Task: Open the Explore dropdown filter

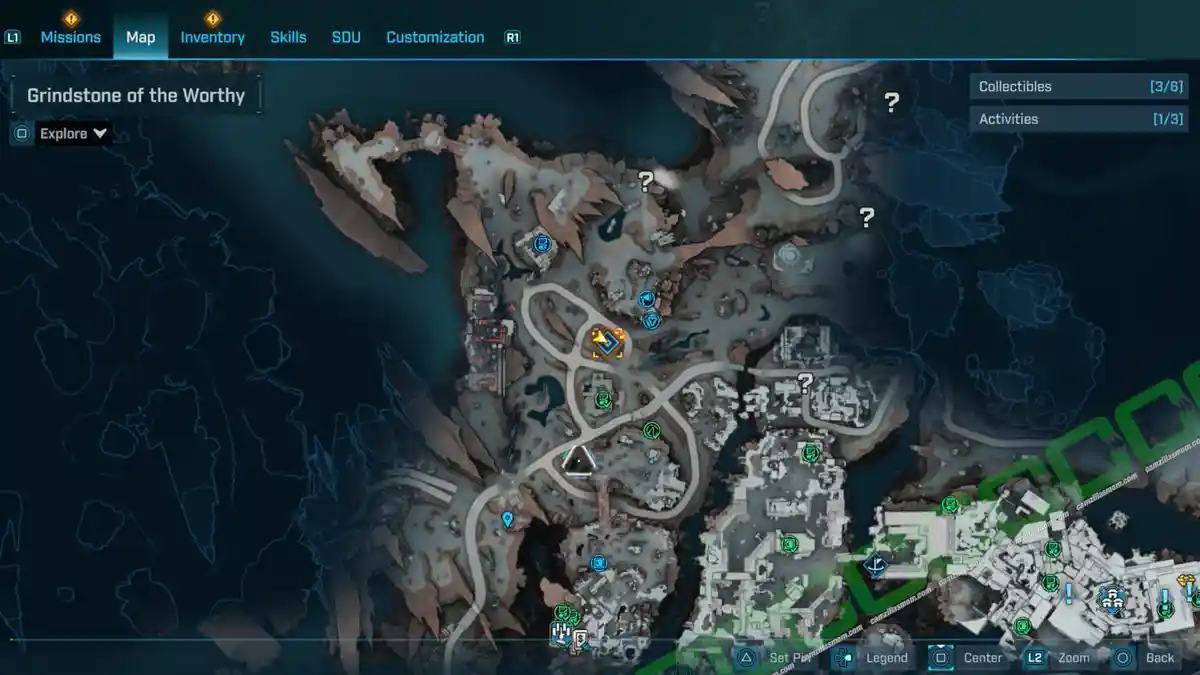Action: [73, 133]
